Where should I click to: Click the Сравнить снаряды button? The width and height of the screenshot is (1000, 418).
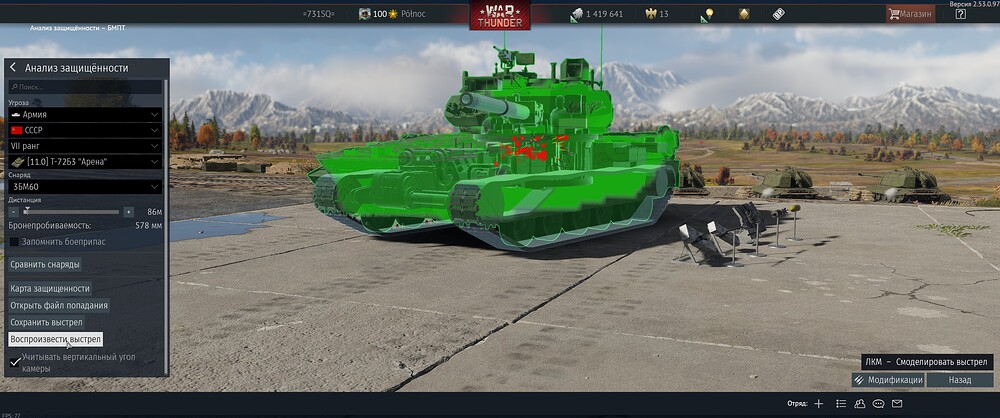coord(45,264)
